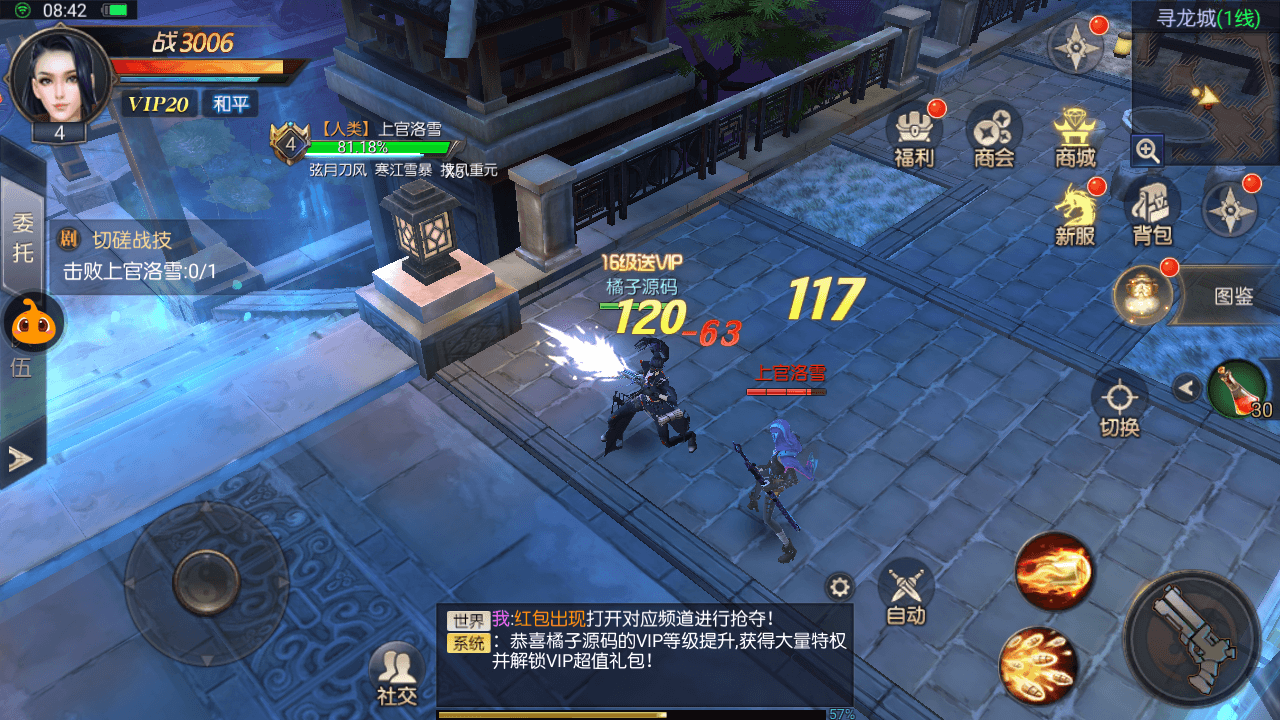
Task: Switch the 和平 peace mode button
Action: point(230,104)
